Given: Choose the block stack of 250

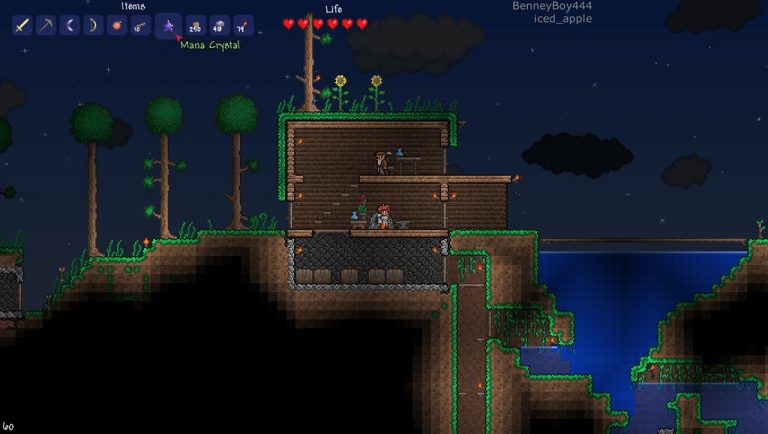Looking at the screenshot, I should coord(195,25).
